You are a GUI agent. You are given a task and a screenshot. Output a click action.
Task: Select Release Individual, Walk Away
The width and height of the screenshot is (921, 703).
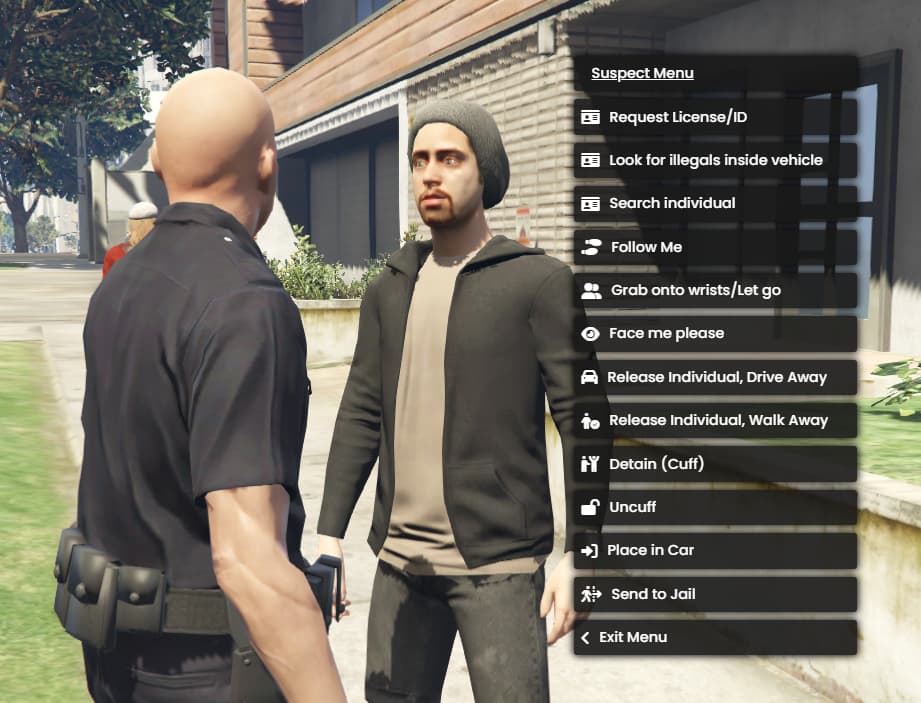(715, 420)
